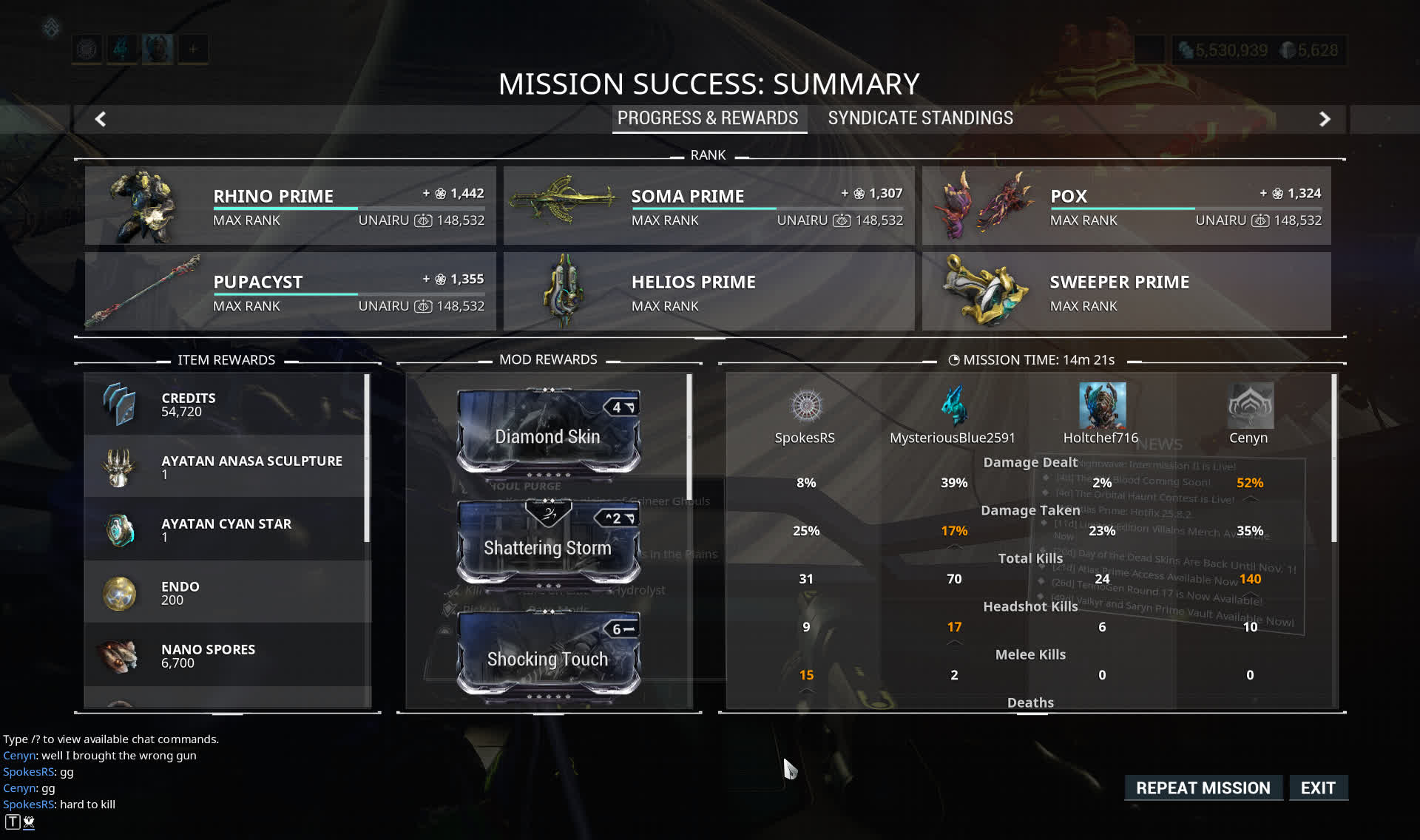The height and width of the screenshot is (840, 1420).
Task: Switch to the Syndicate Standings tab
Action: (920, 118)
